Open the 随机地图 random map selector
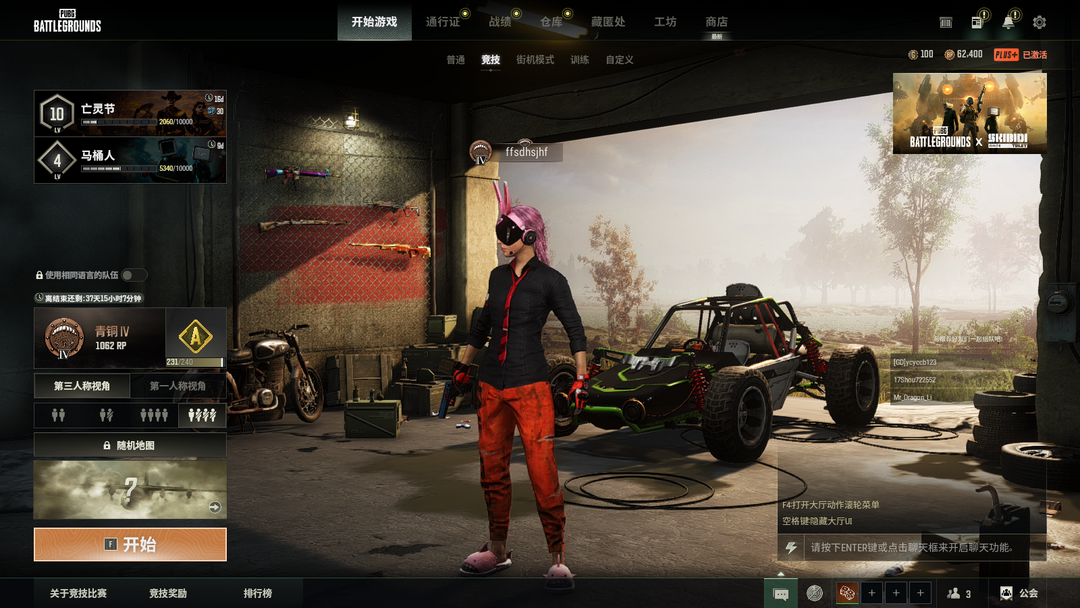Image resolution: width=1080 pixels, height=608 pixels. point(130,445)
